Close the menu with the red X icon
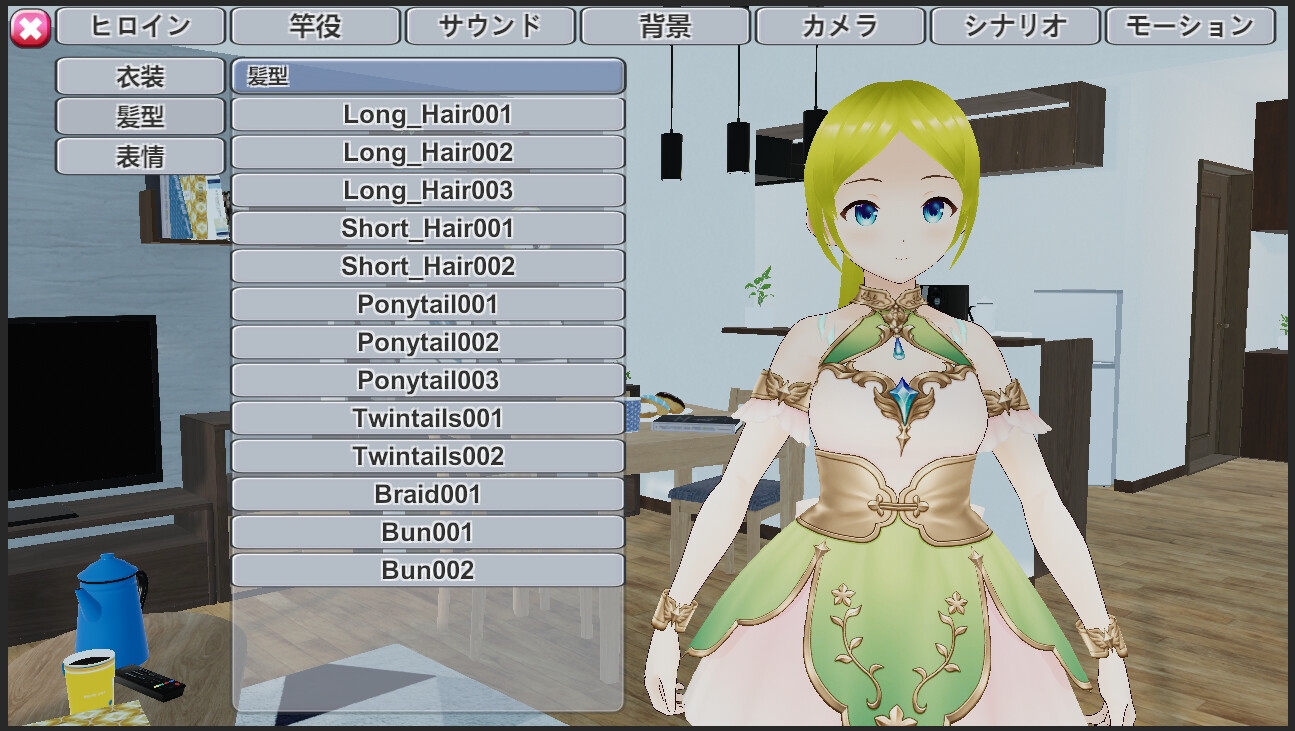The image size is (1295, 731). [30, 25]
